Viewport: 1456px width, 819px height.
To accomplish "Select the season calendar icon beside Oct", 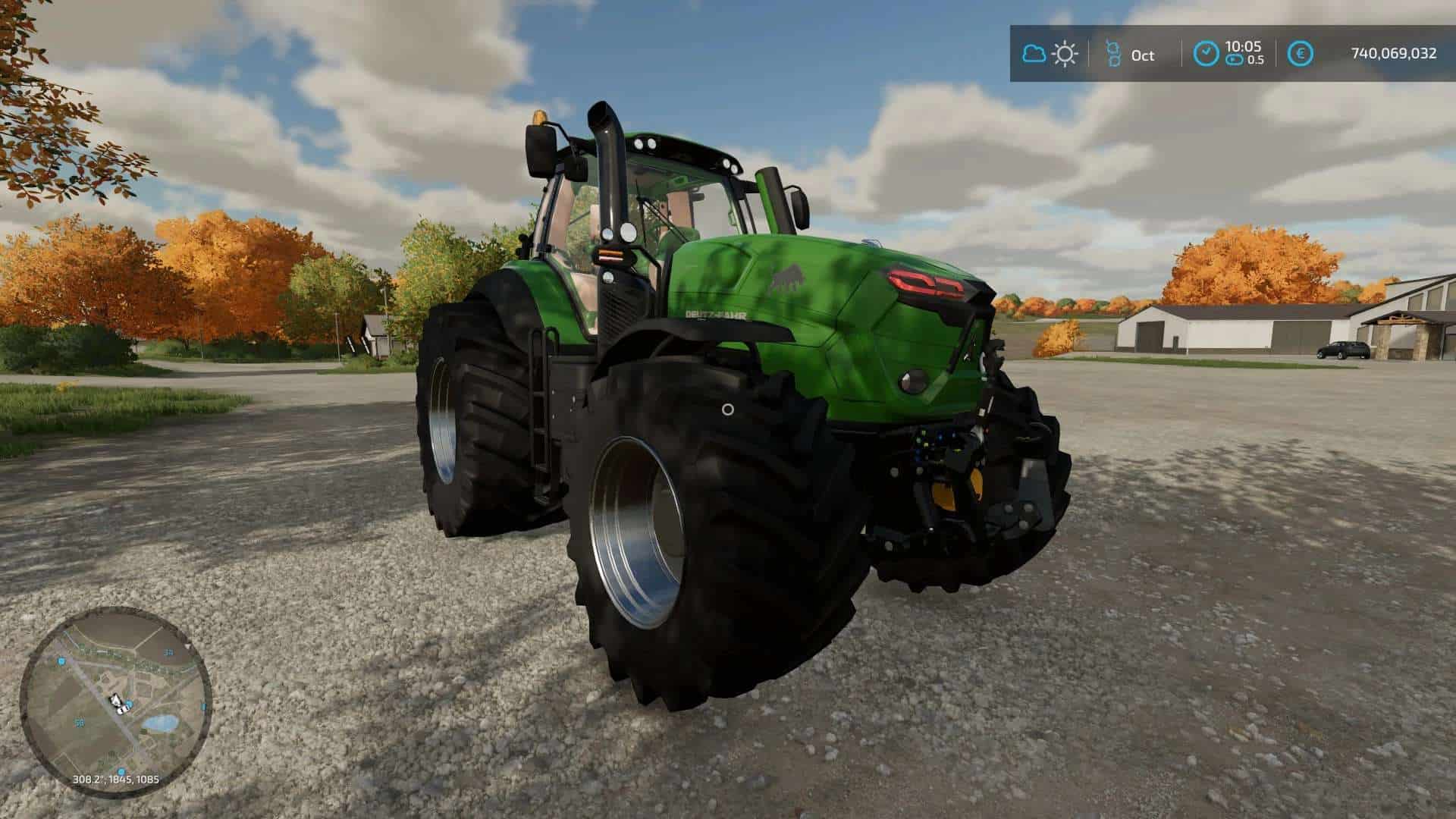I will coord(1113,54).
